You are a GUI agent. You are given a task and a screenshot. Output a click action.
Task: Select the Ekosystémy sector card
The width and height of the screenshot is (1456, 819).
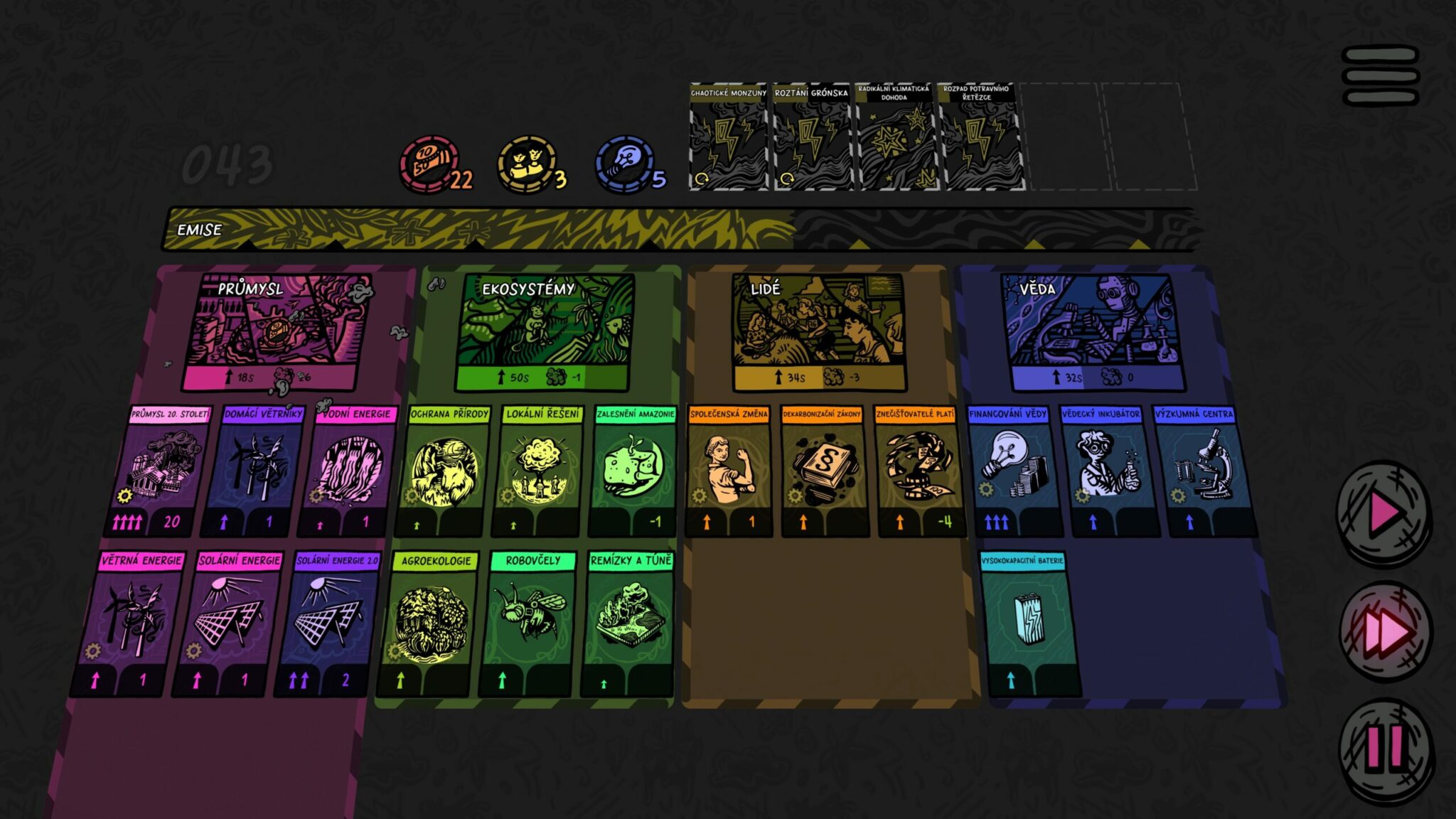545,332
